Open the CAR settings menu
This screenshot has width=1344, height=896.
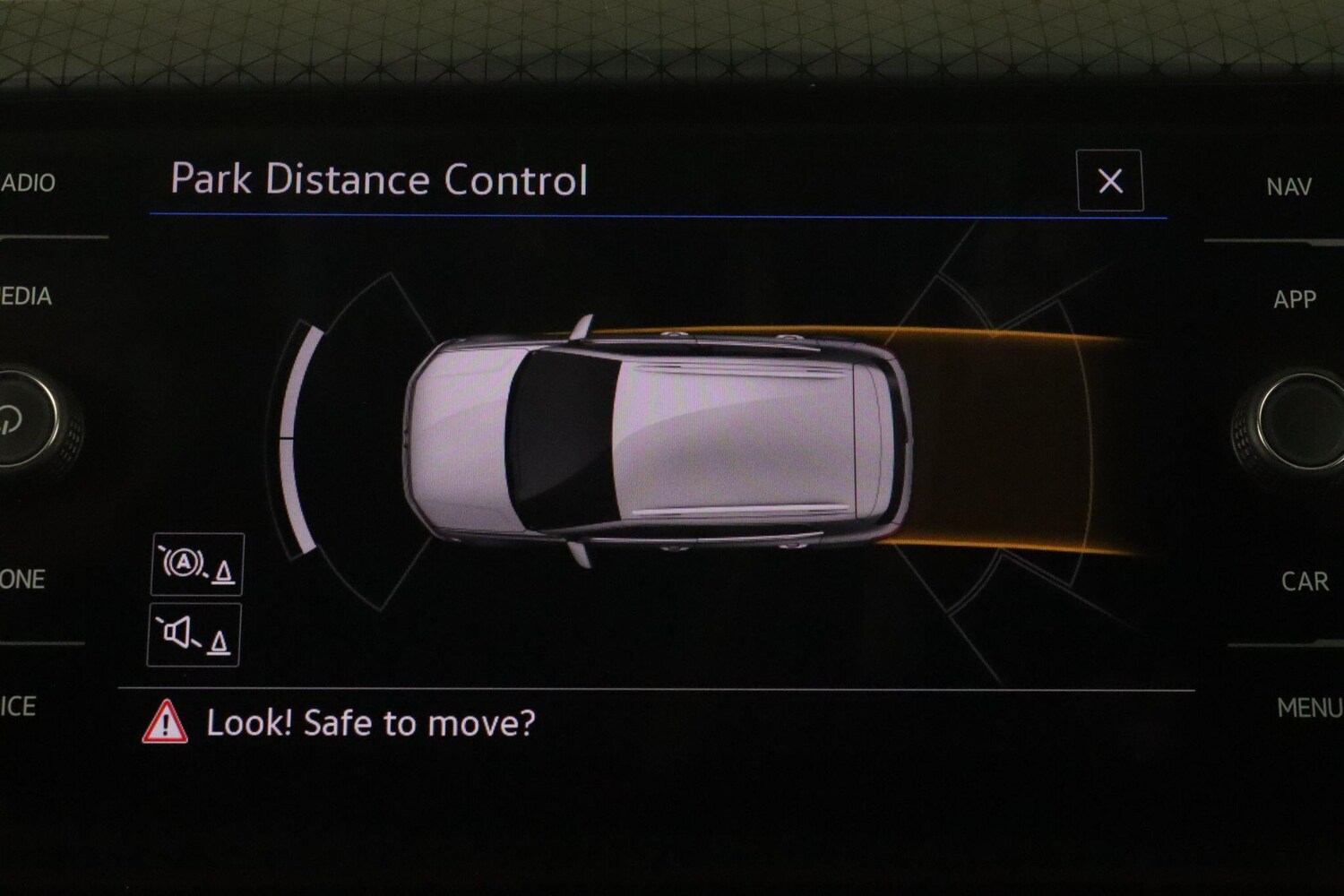(x=1304, y=582)
